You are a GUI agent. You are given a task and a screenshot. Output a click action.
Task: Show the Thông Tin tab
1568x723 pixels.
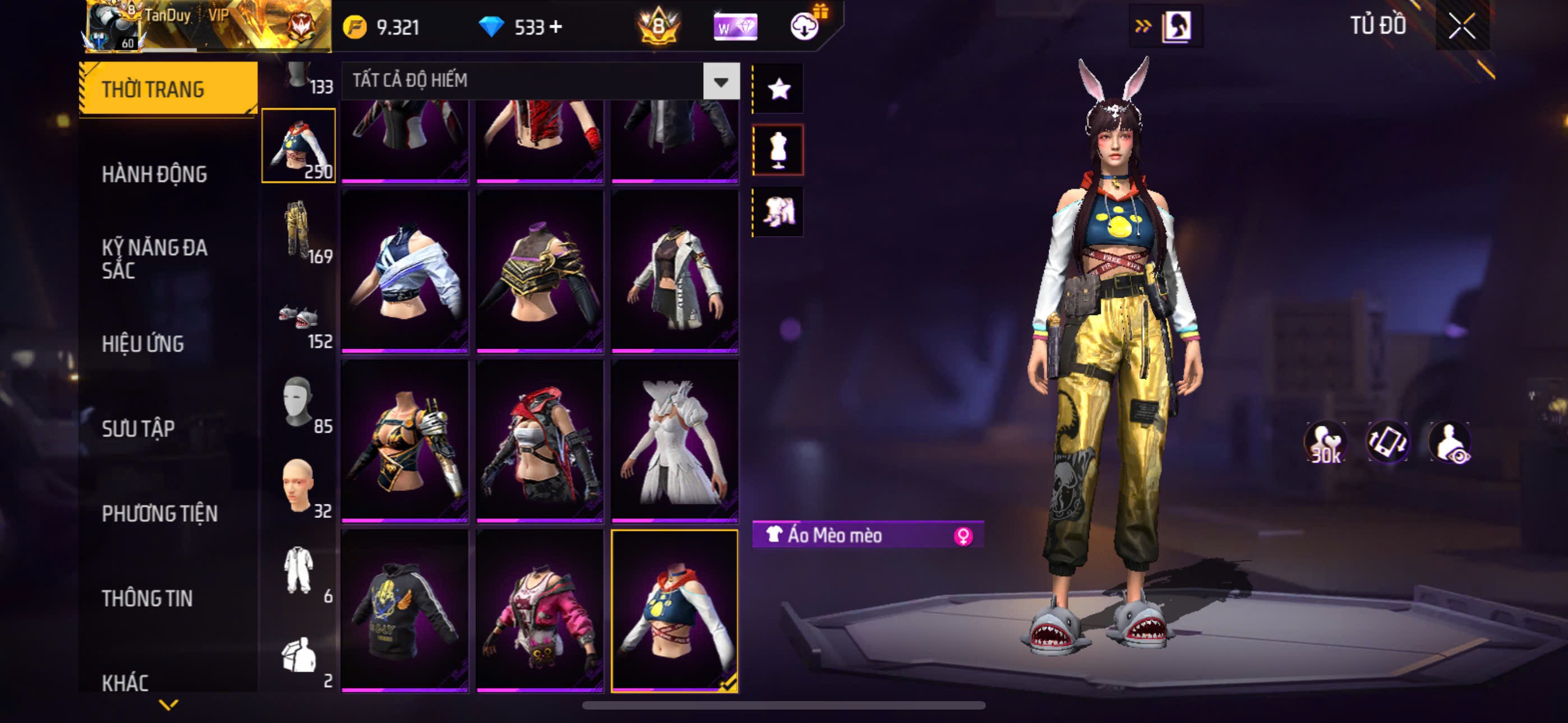tap(147, 598)
